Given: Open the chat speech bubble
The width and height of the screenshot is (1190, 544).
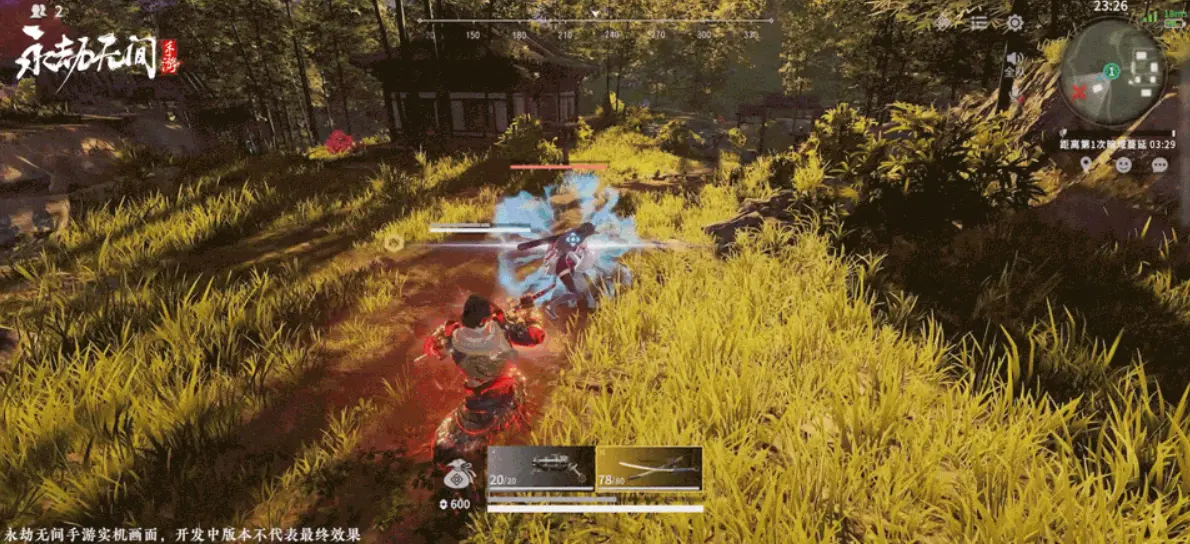Looking at the screenshot, I should (1159, 164).
